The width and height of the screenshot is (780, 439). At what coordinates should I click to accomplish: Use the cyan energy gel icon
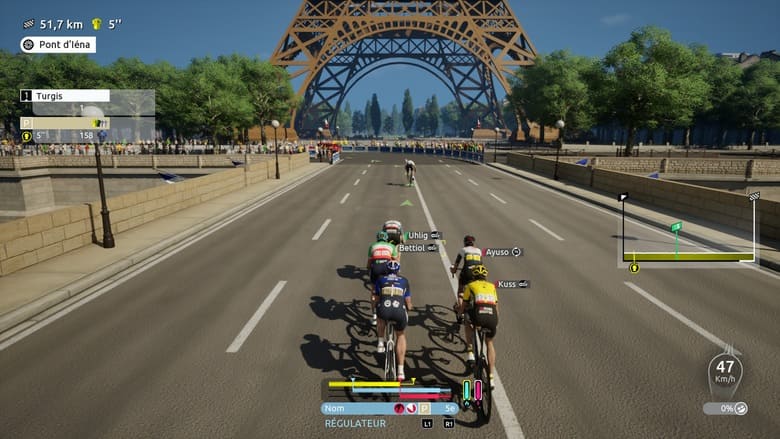pyautogui.click(x=465, y=389)
